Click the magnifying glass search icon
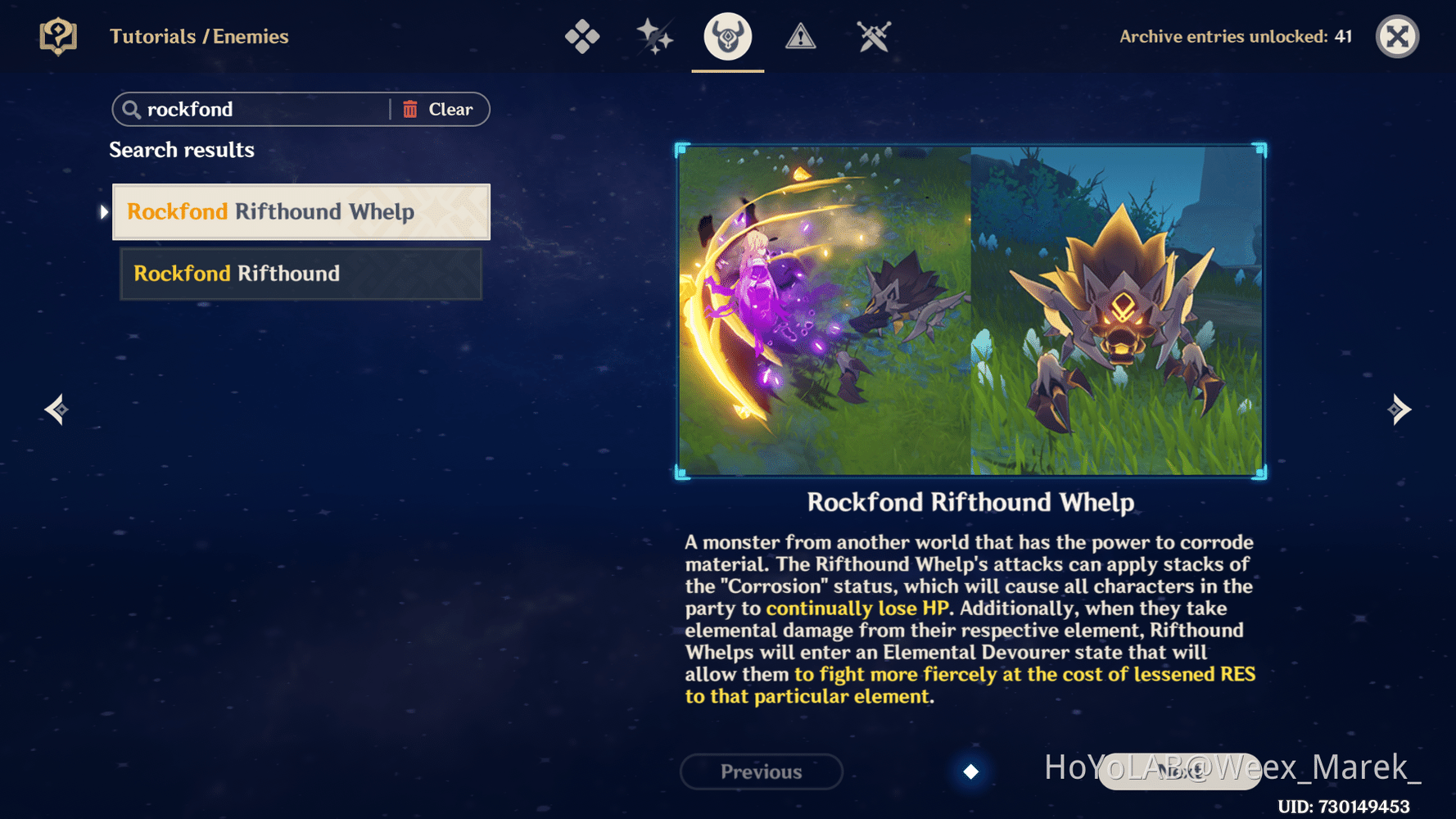Image resolution: width=1456 pixels, height=819 pixels. (132, 109)
